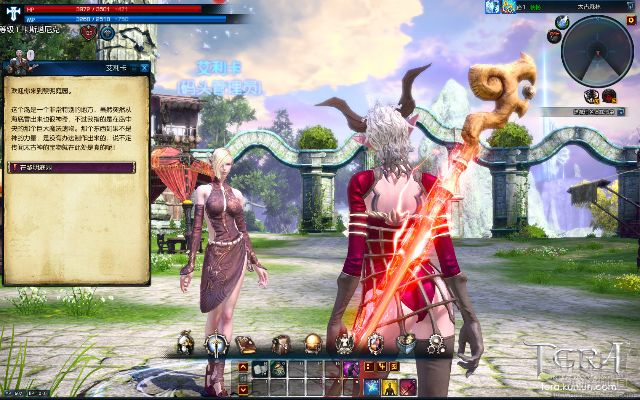Open the golden globe menu icon

pos(313,344)
